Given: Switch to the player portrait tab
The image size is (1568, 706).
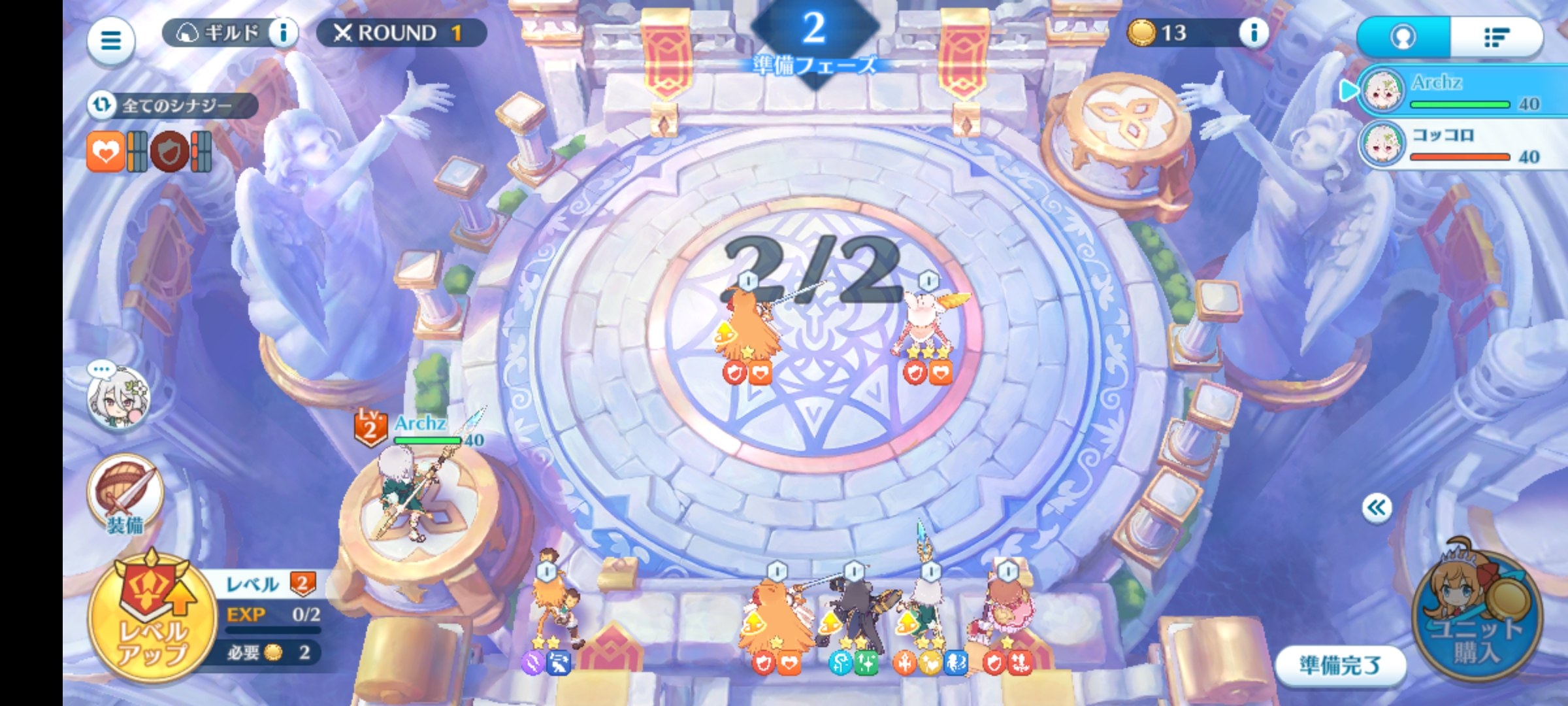Looking at the screenshot, I should 1403,37.
